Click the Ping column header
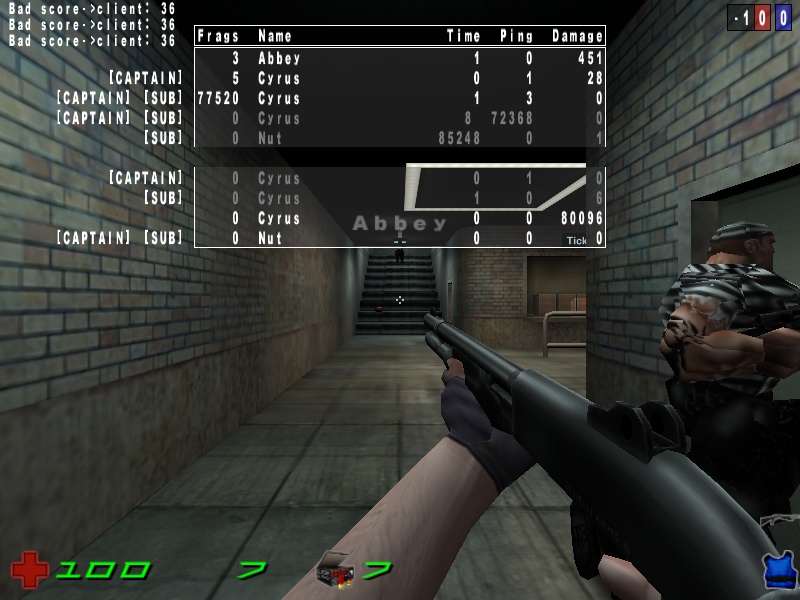This screenshot has width=800, height=600. pos(516,36)
